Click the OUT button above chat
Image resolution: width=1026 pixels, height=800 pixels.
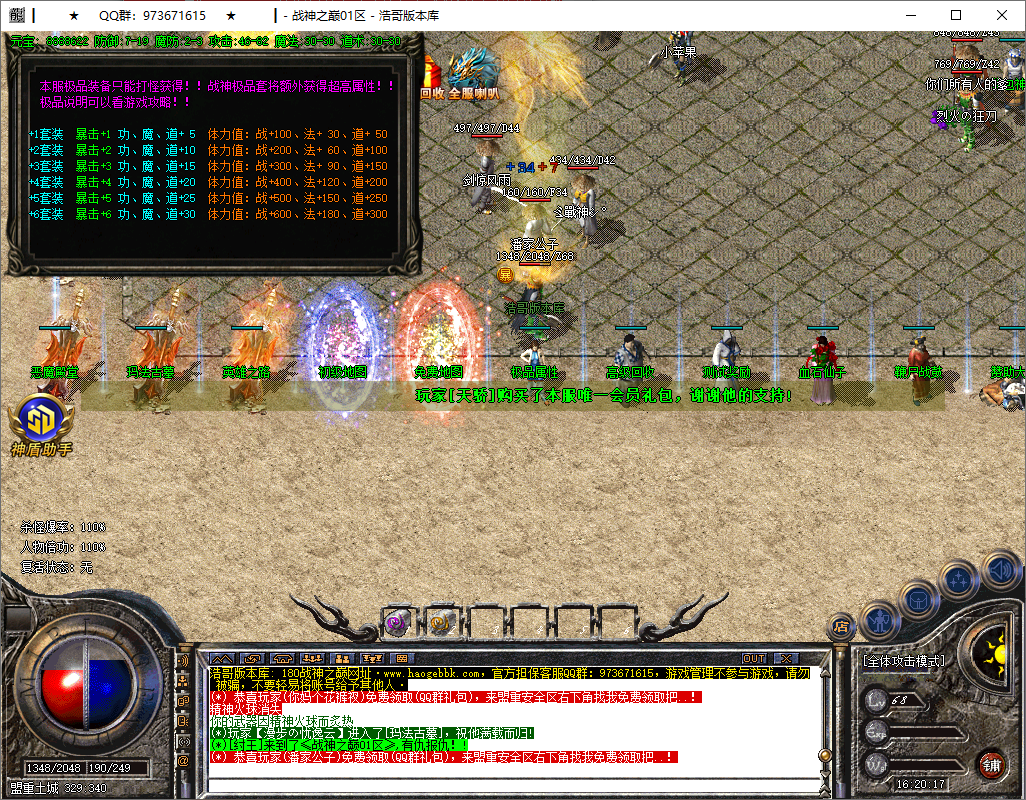pyautogui.click(x=754, y=659)
